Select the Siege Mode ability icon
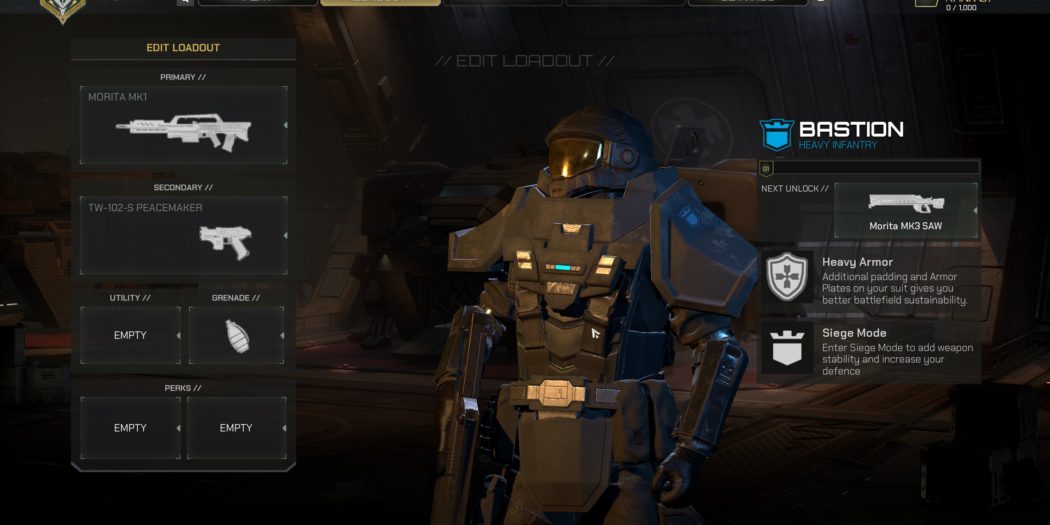Viewport: 1050px width, 525px height. coord(787,348)
